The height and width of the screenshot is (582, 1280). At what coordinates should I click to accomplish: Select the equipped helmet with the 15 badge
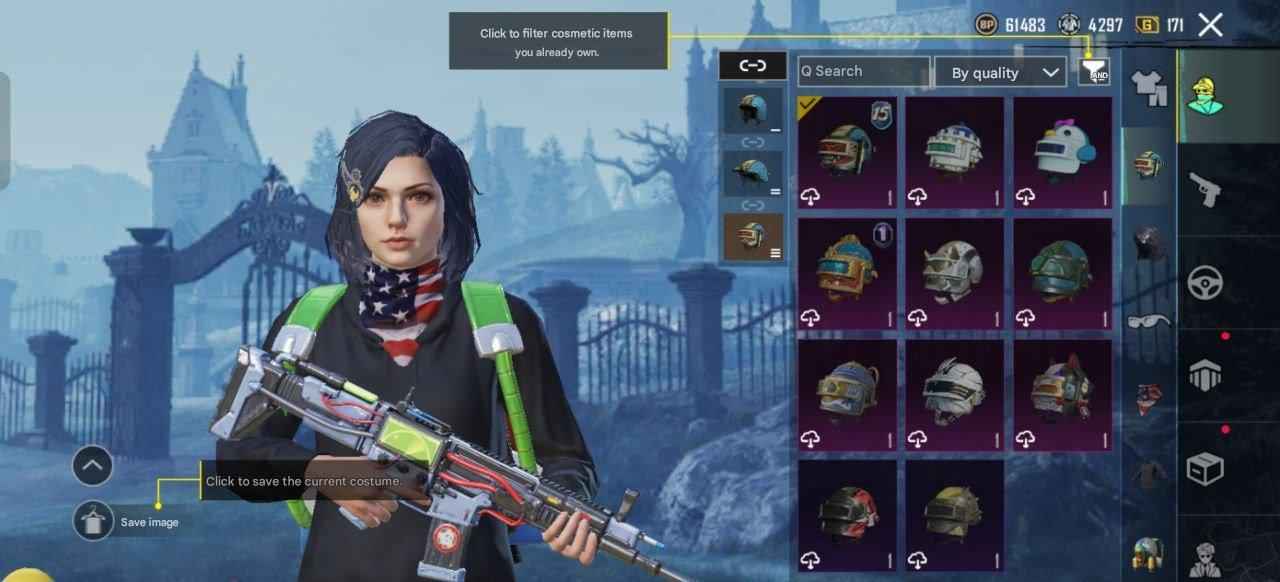point(847,152)
